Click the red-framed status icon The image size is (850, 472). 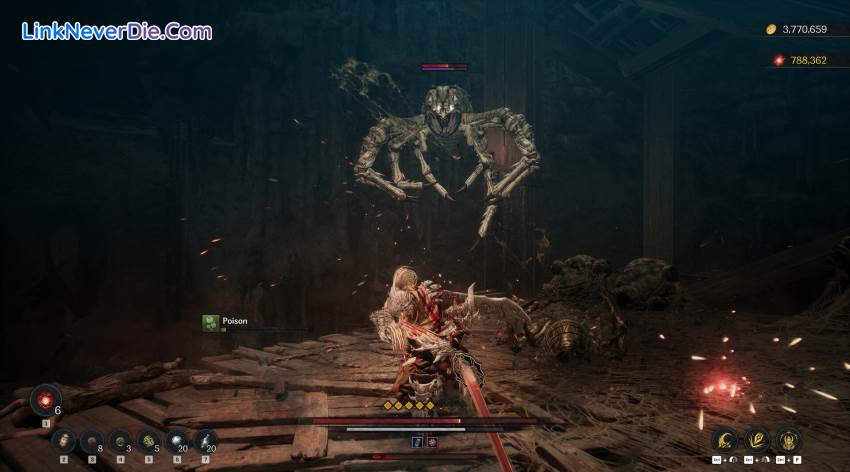tap(432, 441)
